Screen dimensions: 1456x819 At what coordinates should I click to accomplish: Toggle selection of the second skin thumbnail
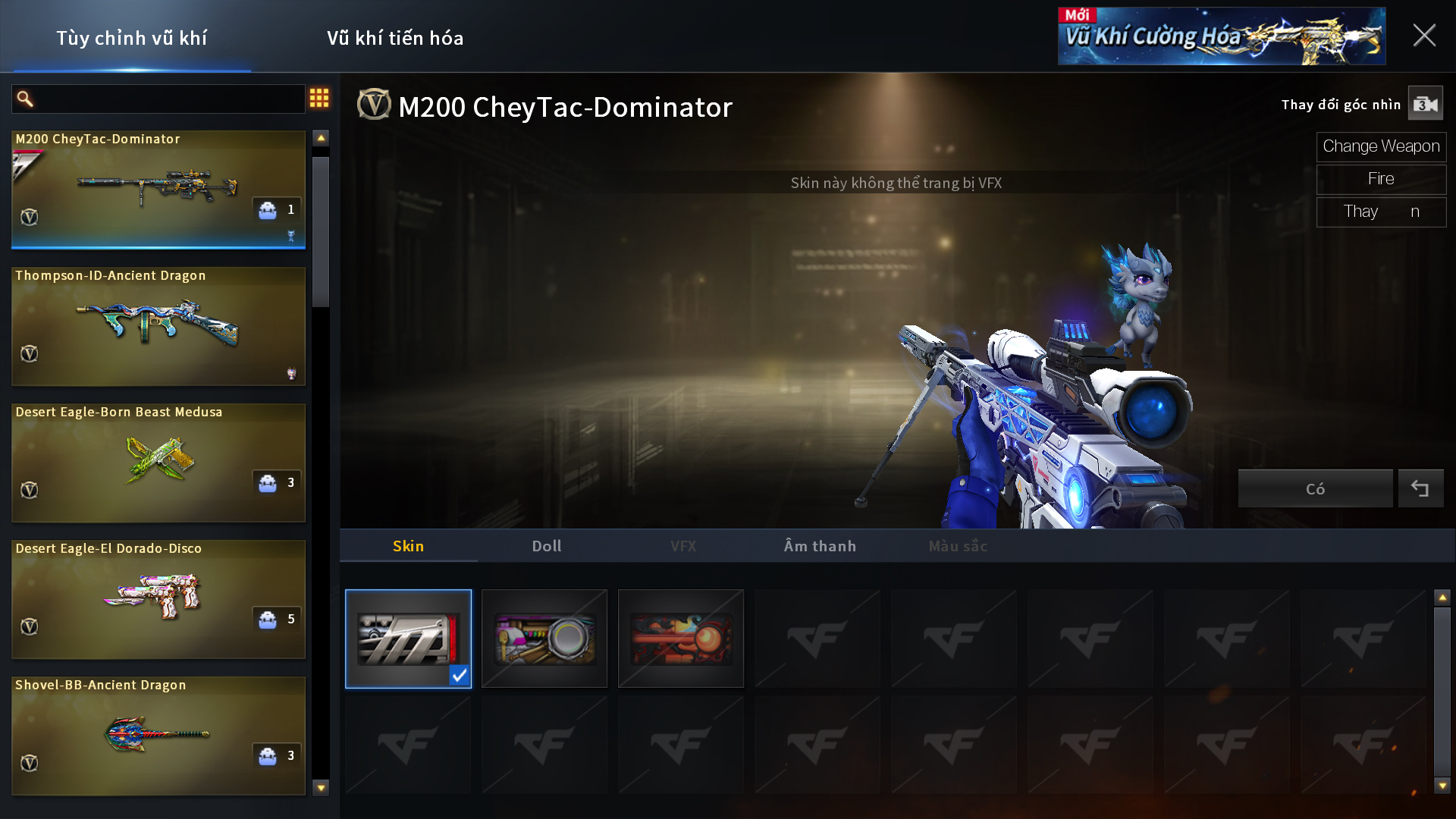tap(544, 639)
